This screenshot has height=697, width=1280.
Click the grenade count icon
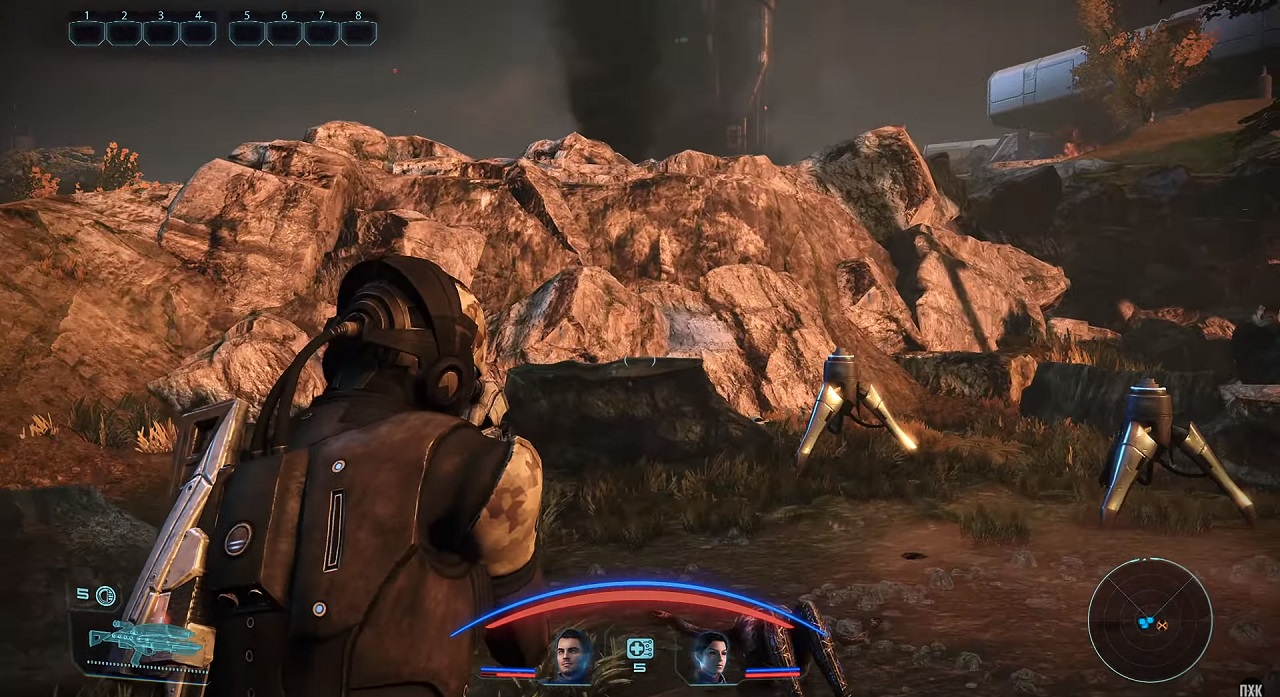tap(105, 596)
